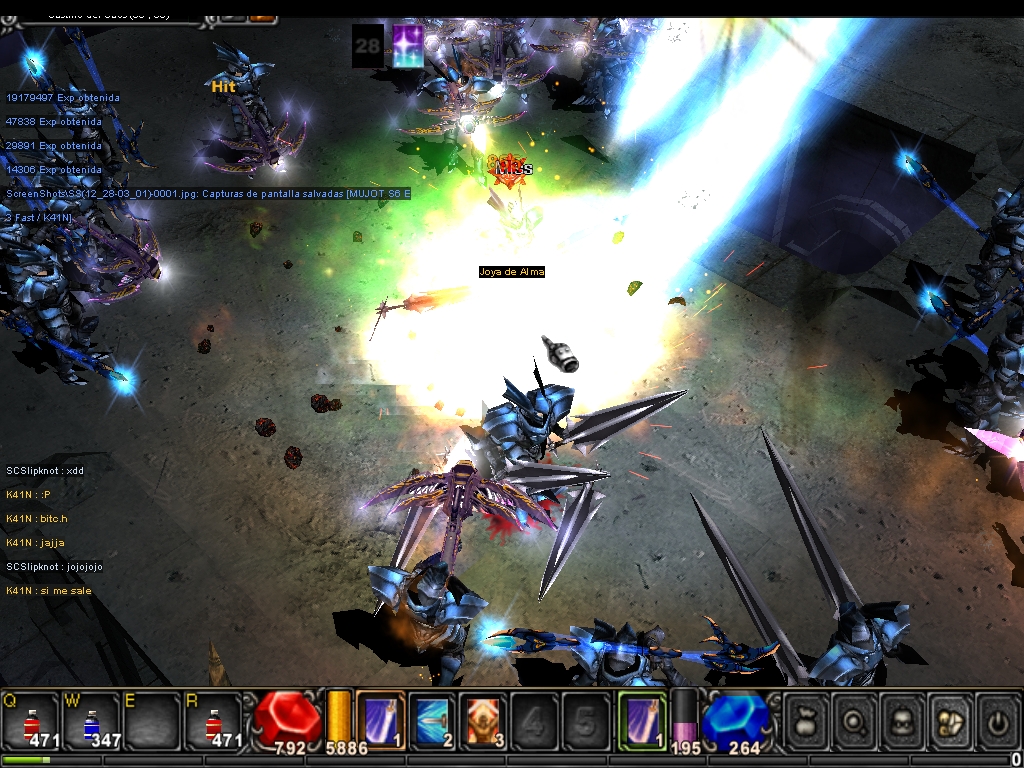Pick up the Joya de Alma item label

[511, 272]
